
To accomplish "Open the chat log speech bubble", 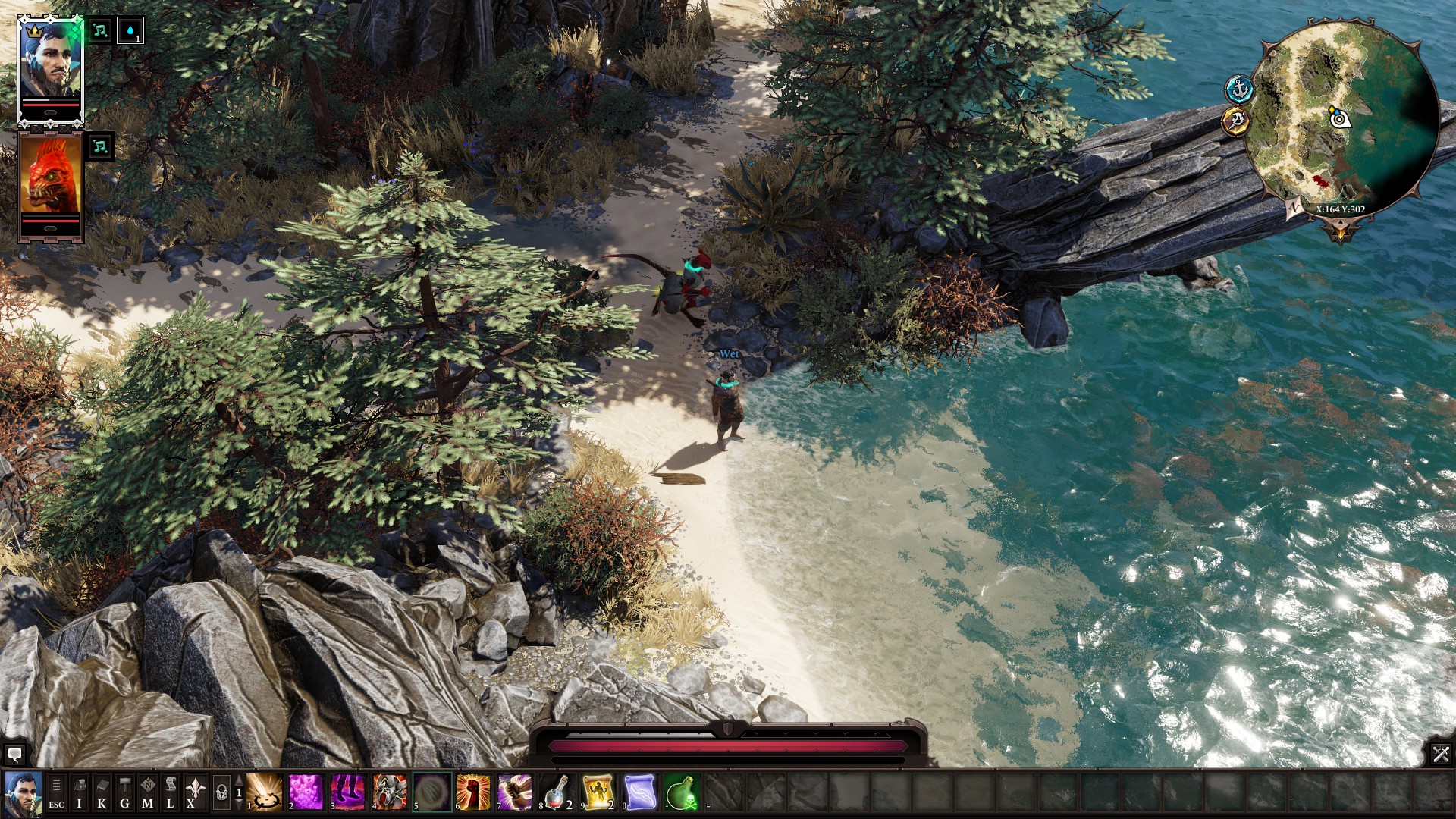I will pyautogui.click(x=14, y=755).
